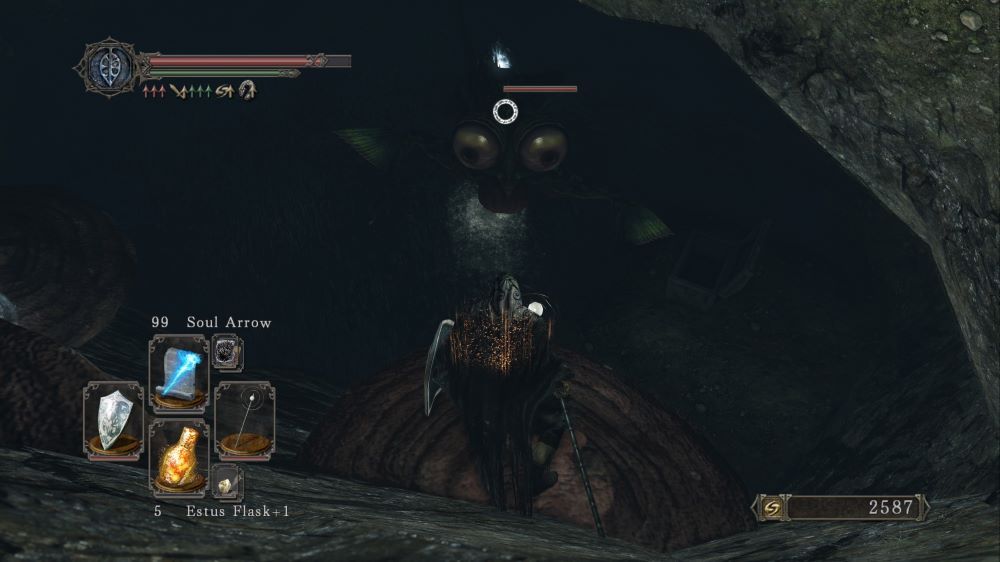The height and width of the screenshot is (562, 1000).
Task: Click the covenant emblem beside the health bar
Action: coord(107,68)
